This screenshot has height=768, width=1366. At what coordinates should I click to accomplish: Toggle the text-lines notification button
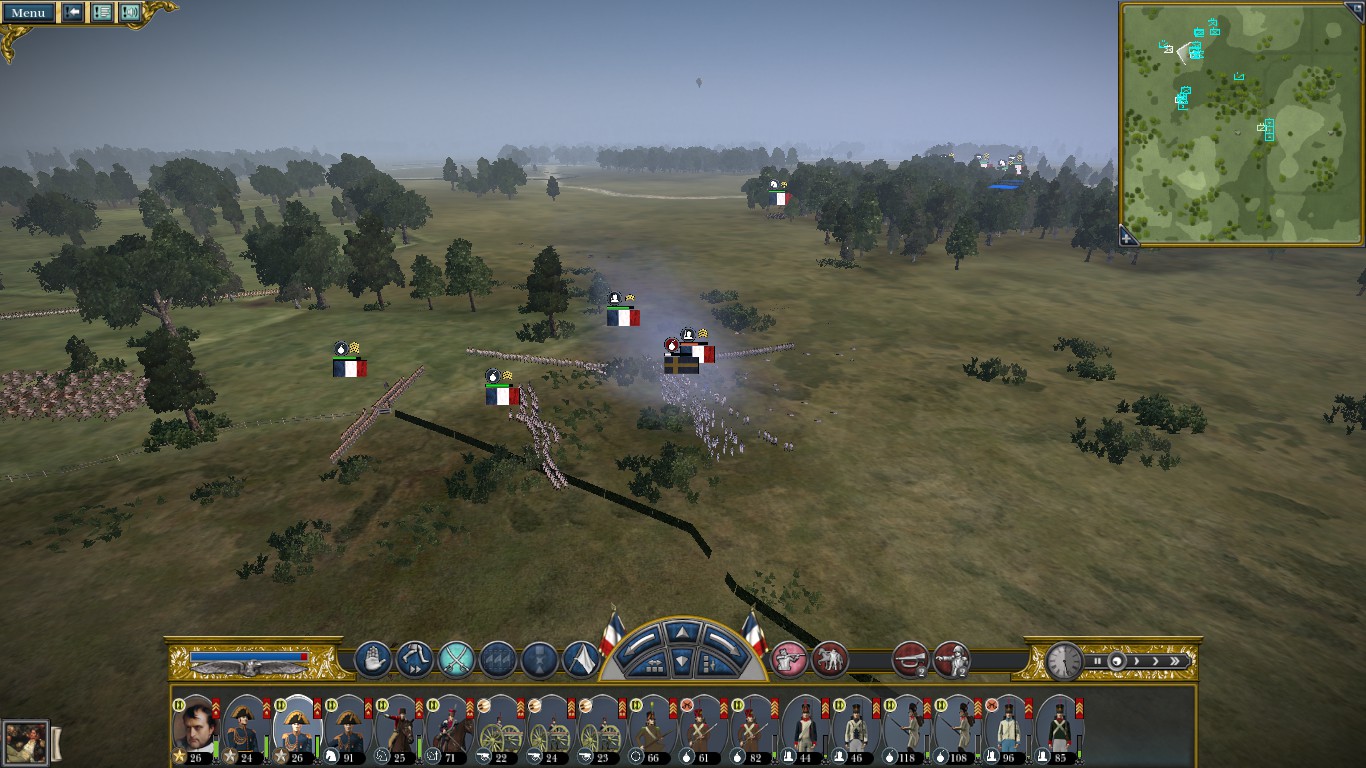102,12
